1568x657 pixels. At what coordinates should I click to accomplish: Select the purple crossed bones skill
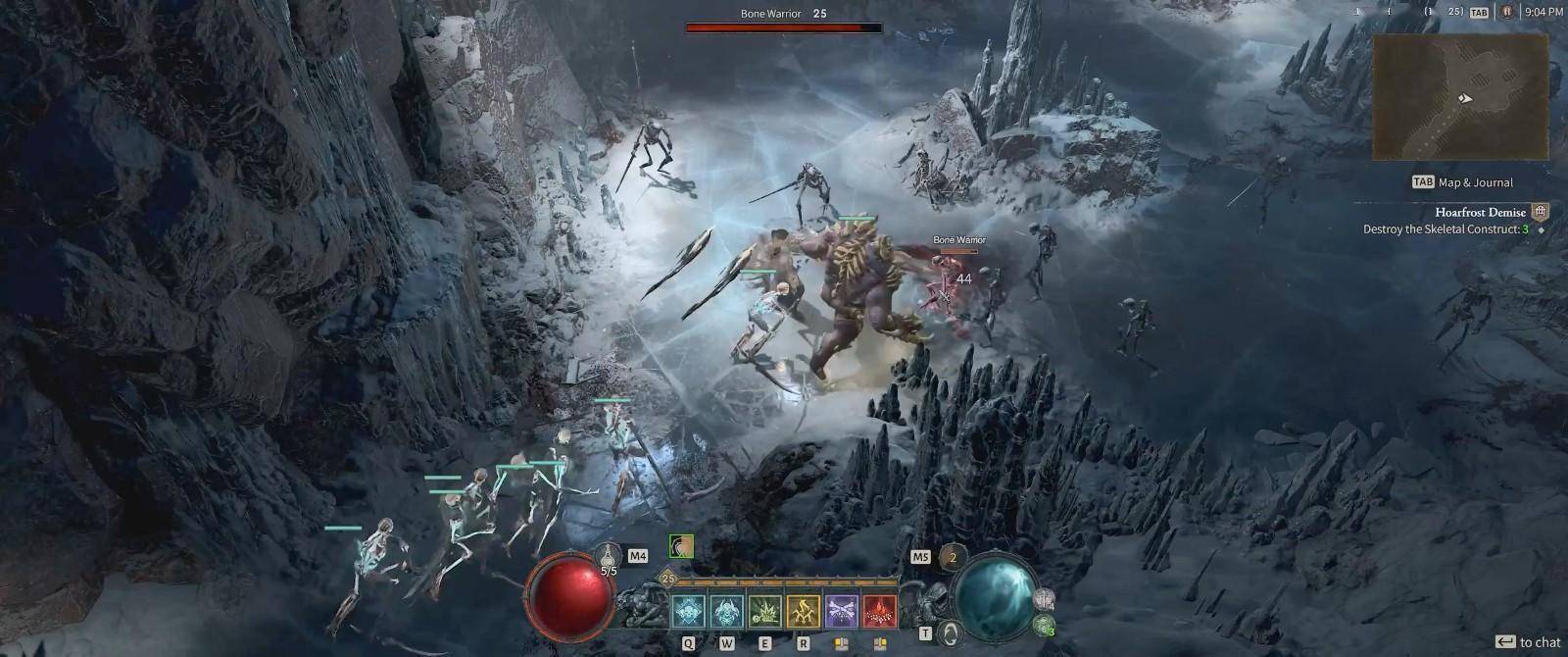click(x=842, y=611)
